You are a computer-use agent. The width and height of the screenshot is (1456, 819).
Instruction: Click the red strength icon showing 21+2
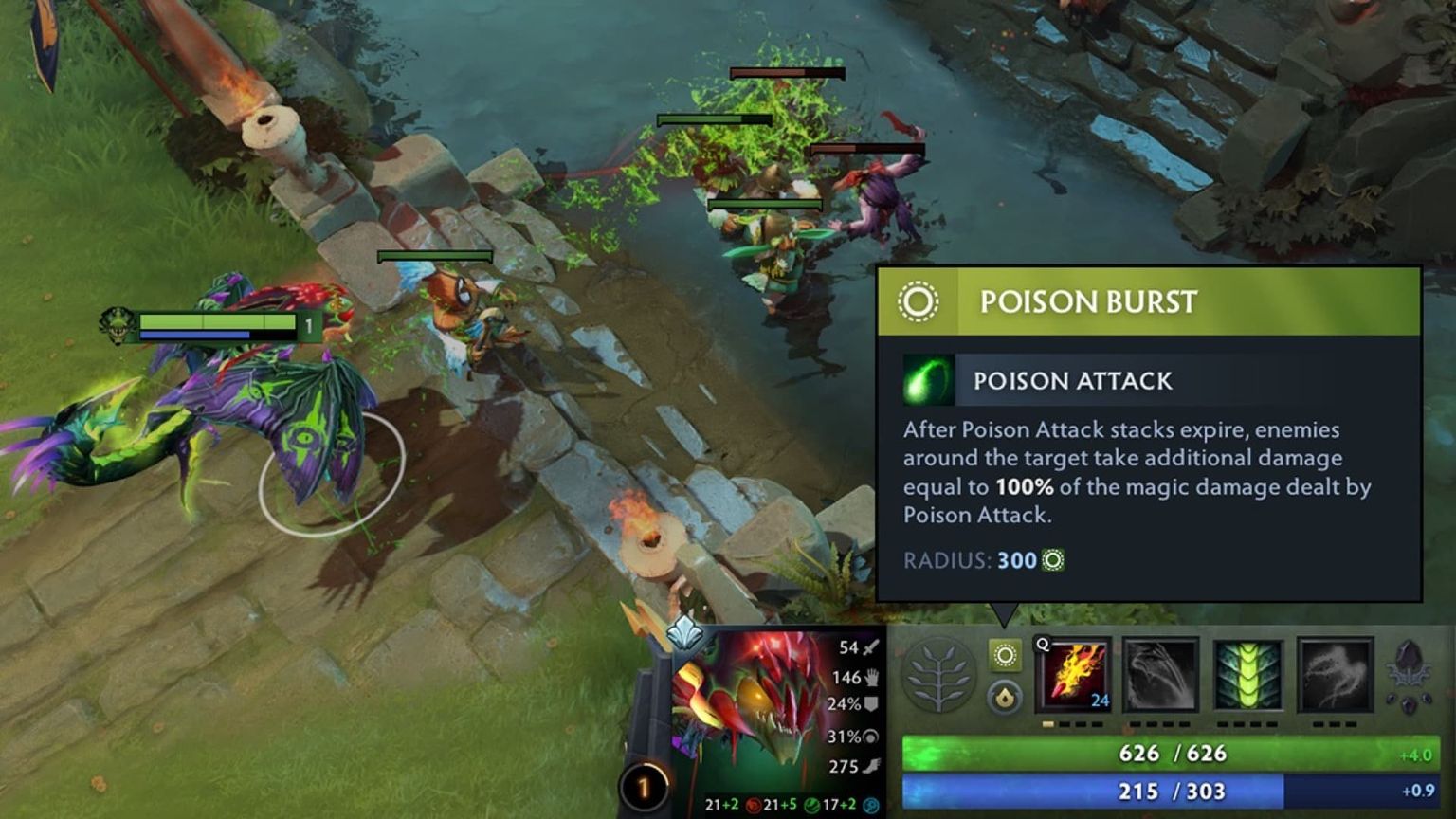pyautogui.click(x=752, y=803)
